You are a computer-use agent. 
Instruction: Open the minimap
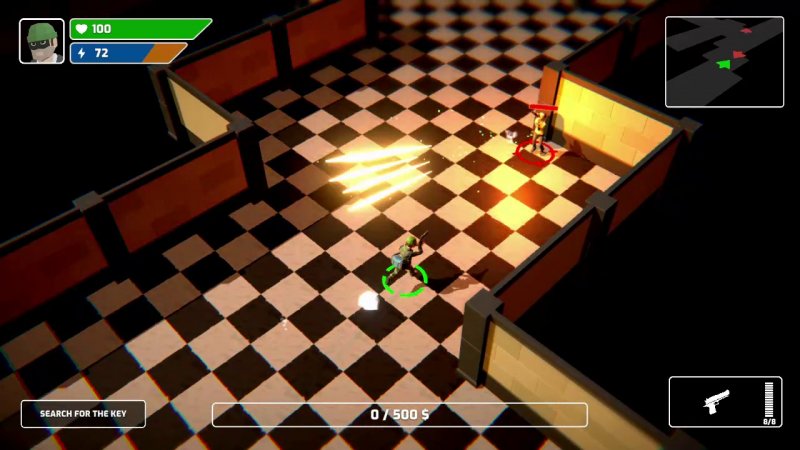(x=724, y=61)
